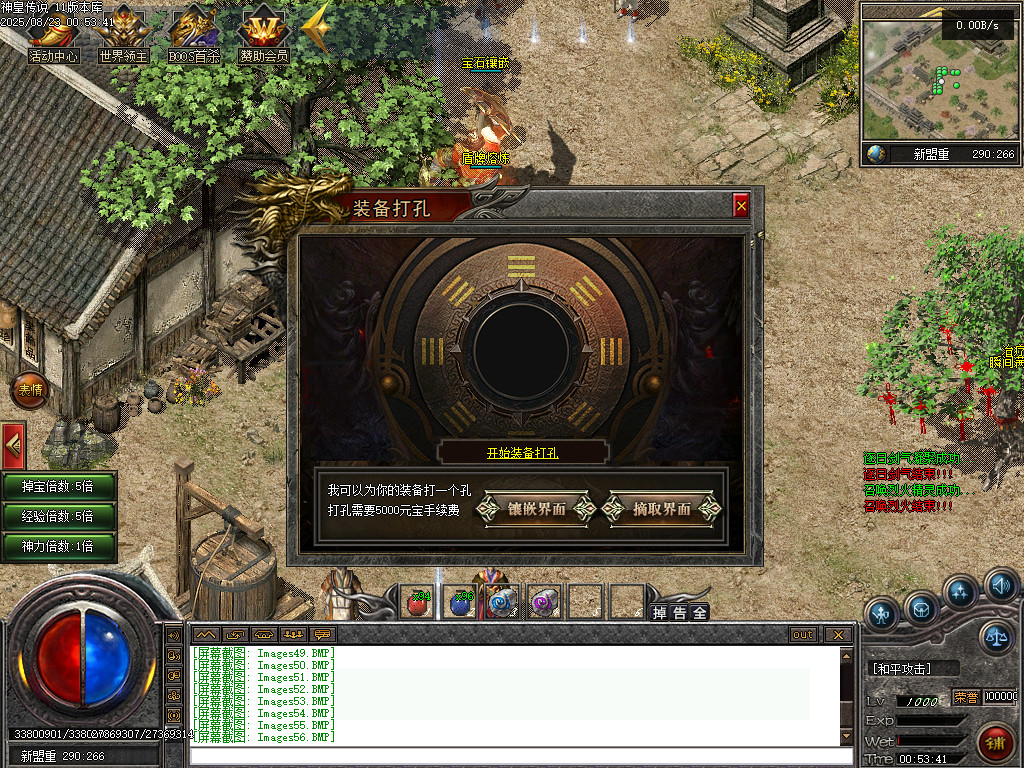The image size is (1024, 768).
Task: Use the purple swirl scroll slot
Action: pos(544,602)
